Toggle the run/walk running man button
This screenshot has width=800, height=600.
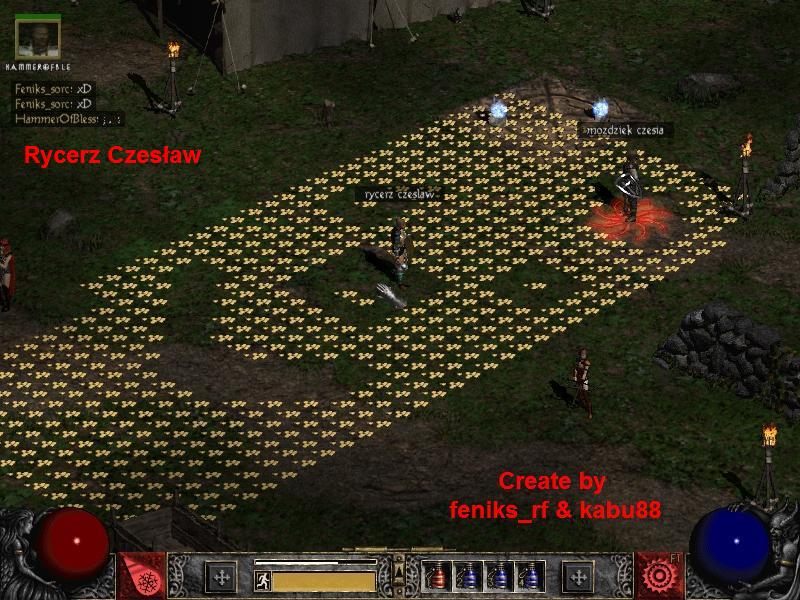(260, 579)
